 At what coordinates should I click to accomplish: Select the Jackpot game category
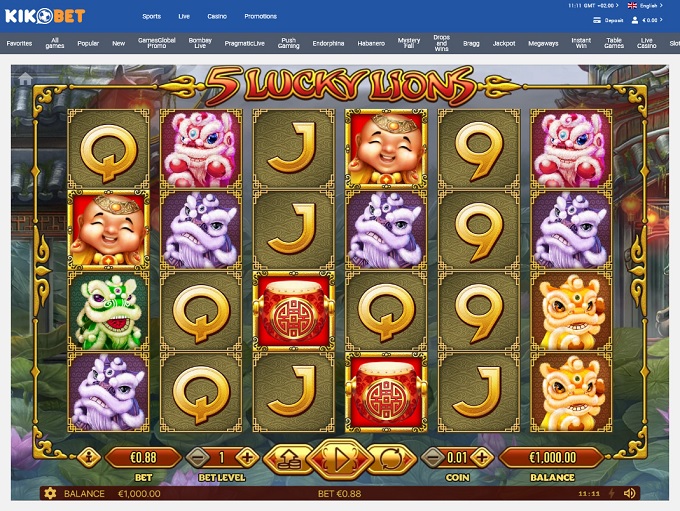504,44
